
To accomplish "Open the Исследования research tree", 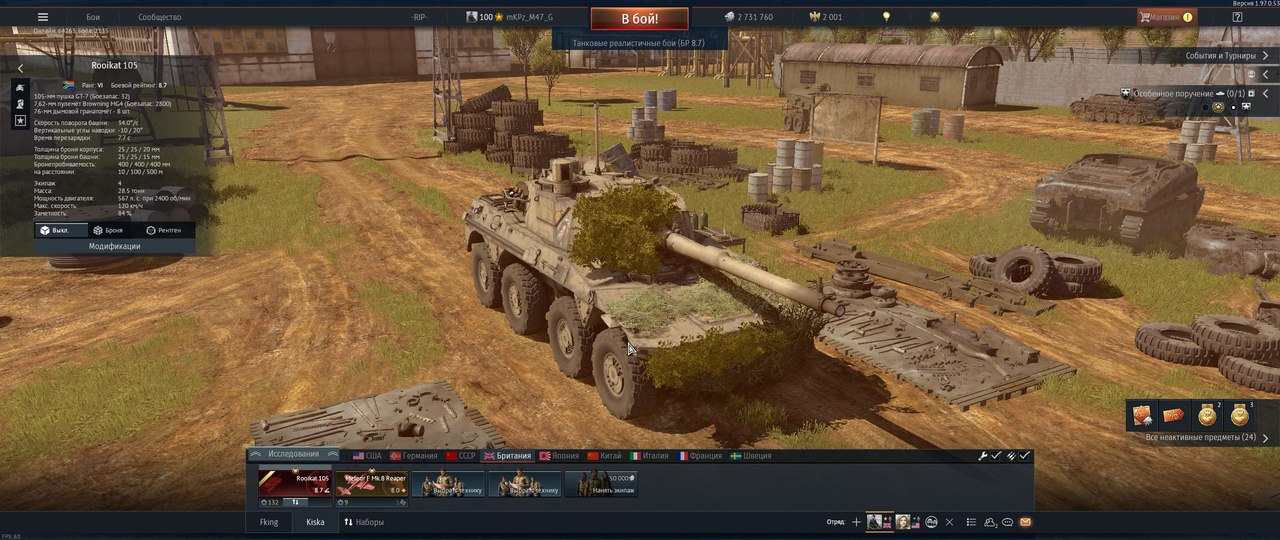I will [293, 455].
